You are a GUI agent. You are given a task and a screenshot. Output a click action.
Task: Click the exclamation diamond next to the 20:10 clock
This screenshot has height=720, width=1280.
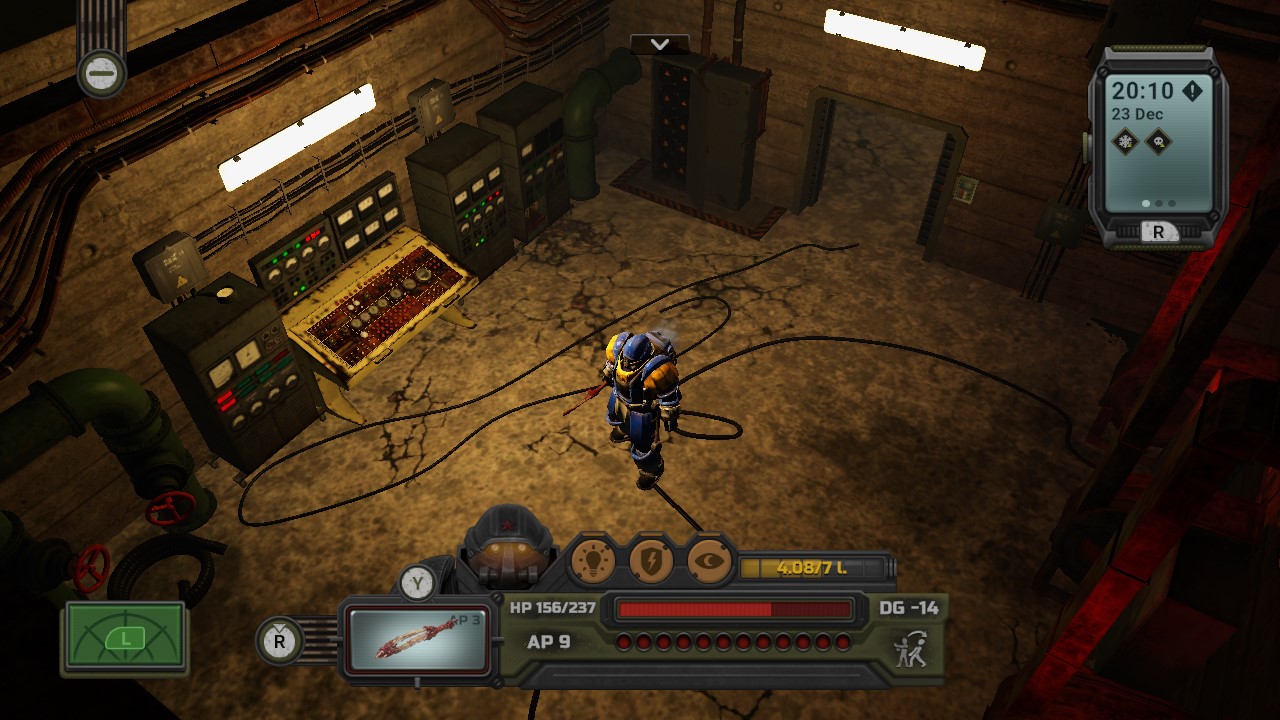1191,90
